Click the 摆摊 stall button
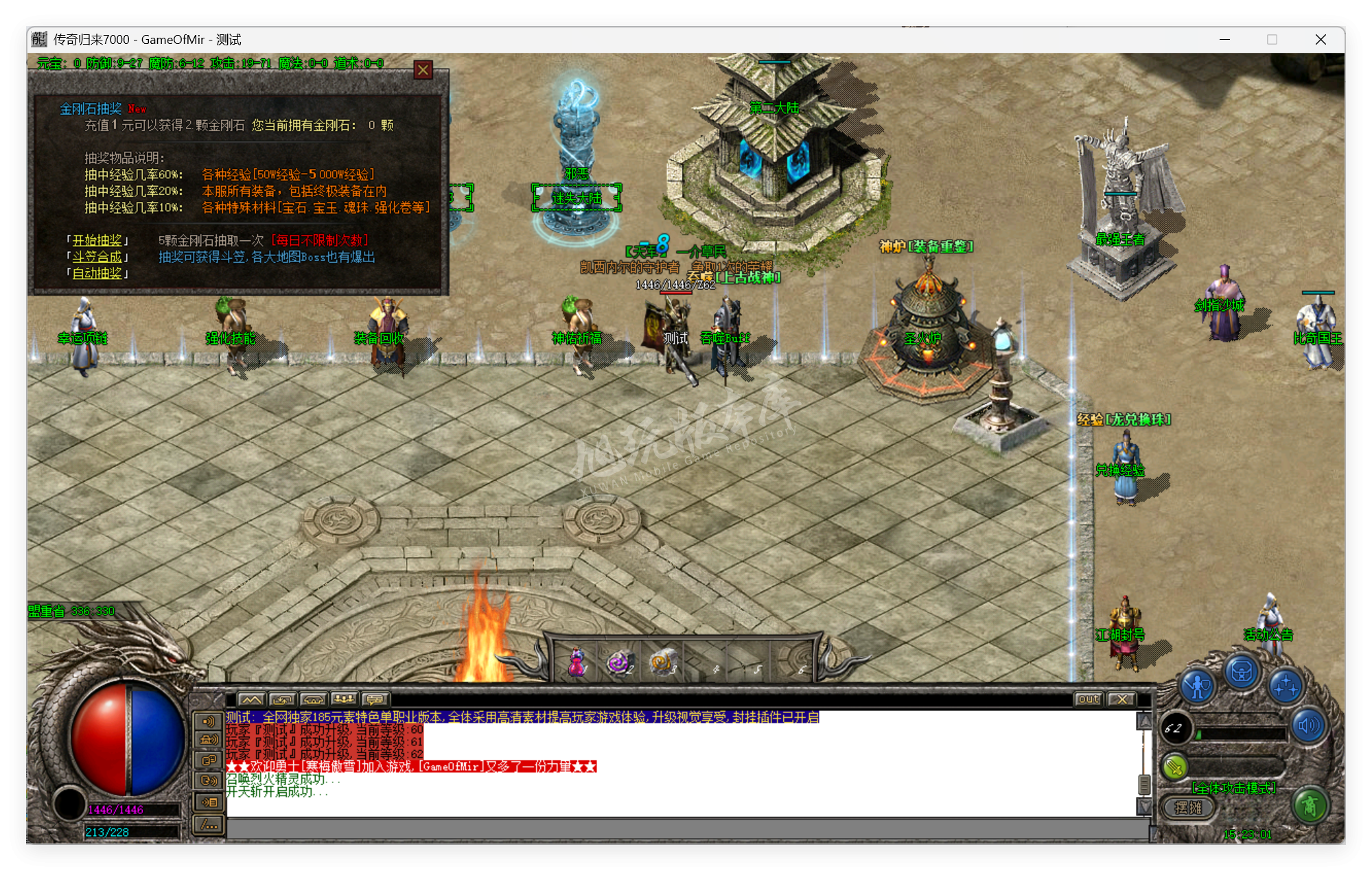1372x871 pixels. pos(1188,809)
